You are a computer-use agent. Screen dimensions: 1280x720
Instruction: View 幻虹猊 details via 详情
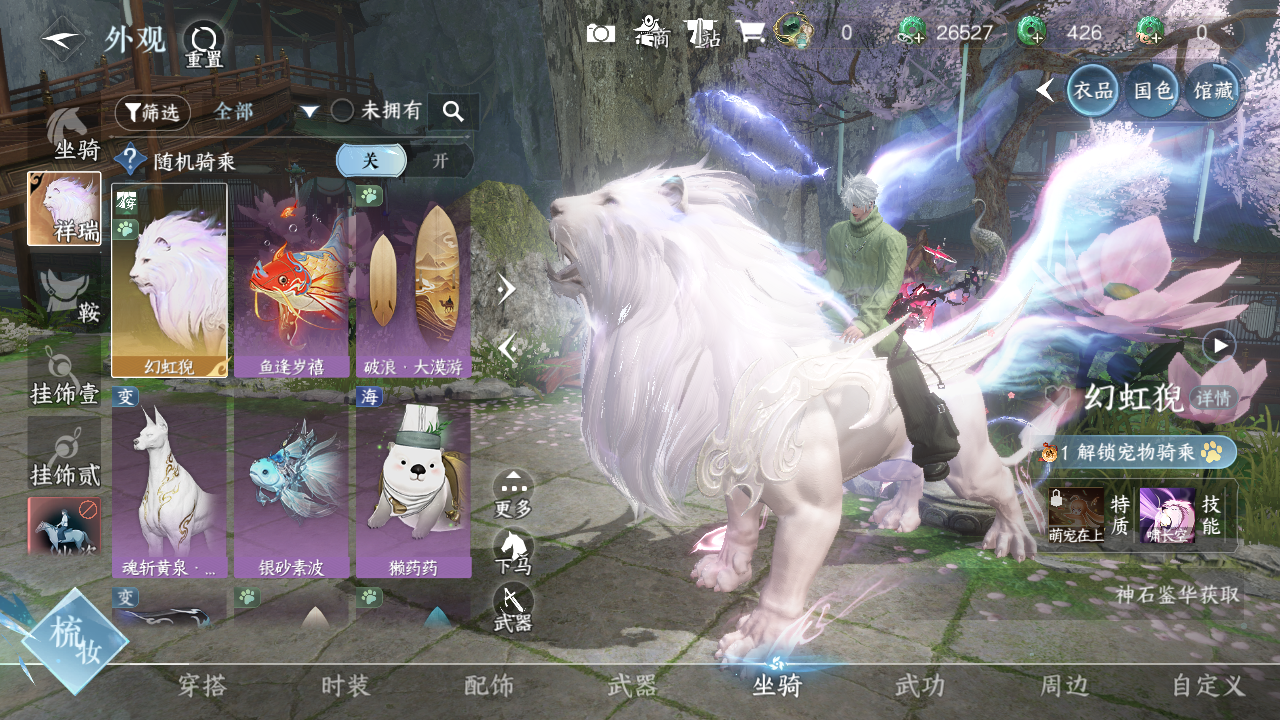tap(1214, 398)
